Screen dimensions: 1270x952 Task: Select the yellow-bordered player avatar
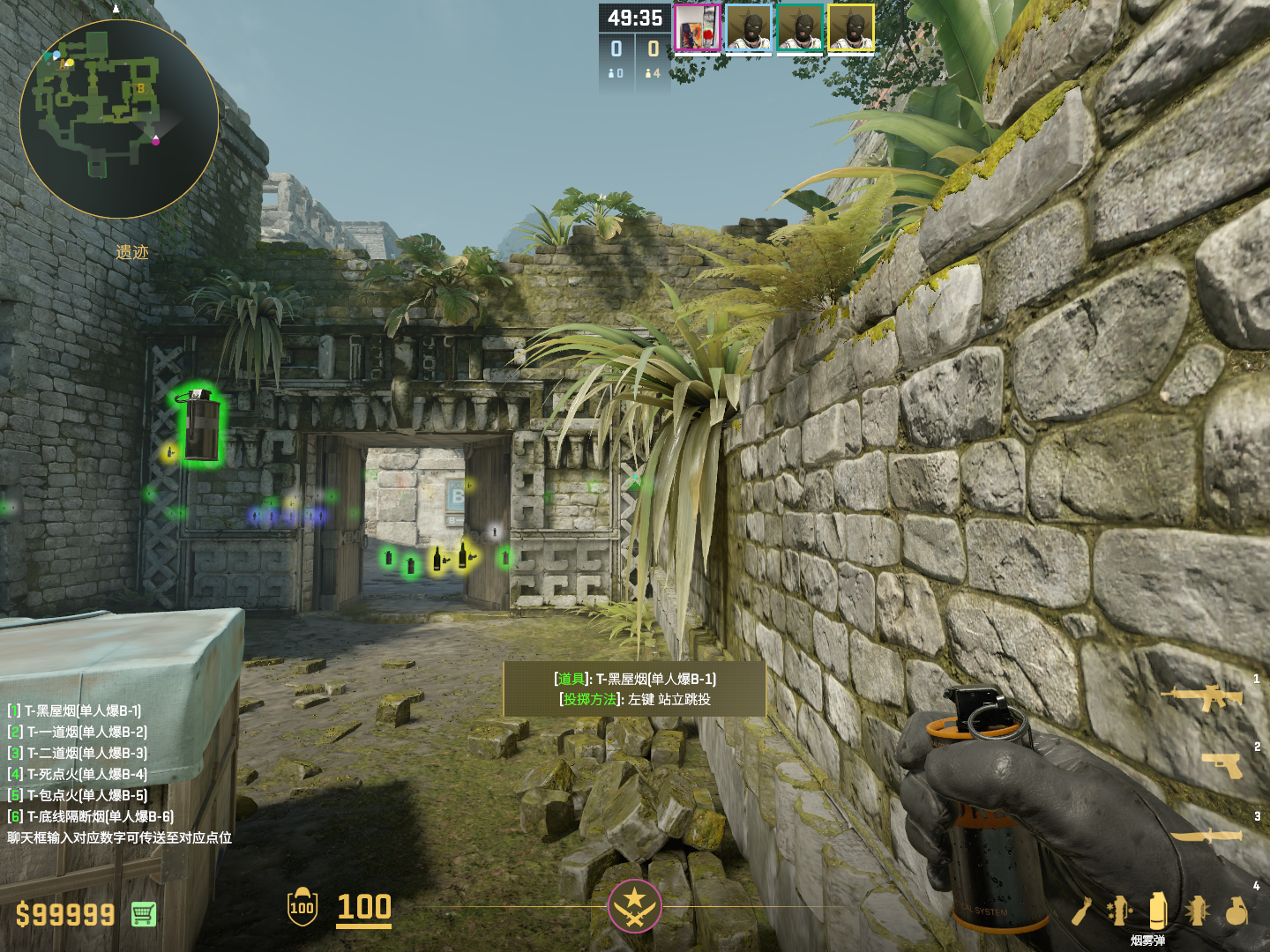pyautogui.click(x=851, y=28)
